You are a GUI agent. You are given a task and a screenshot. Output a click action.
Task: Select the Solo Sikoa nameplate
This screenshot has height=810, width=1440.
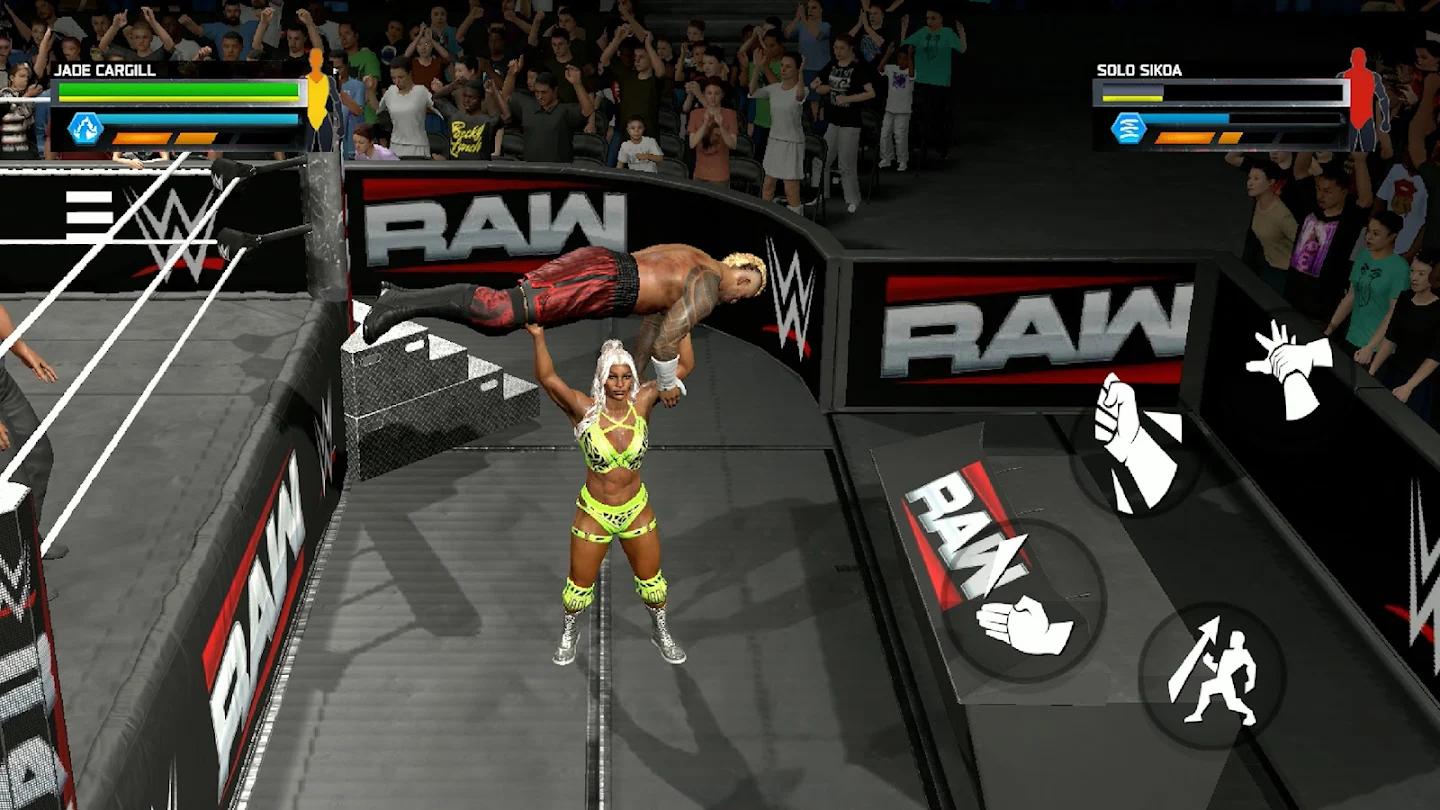(1141, 70)
